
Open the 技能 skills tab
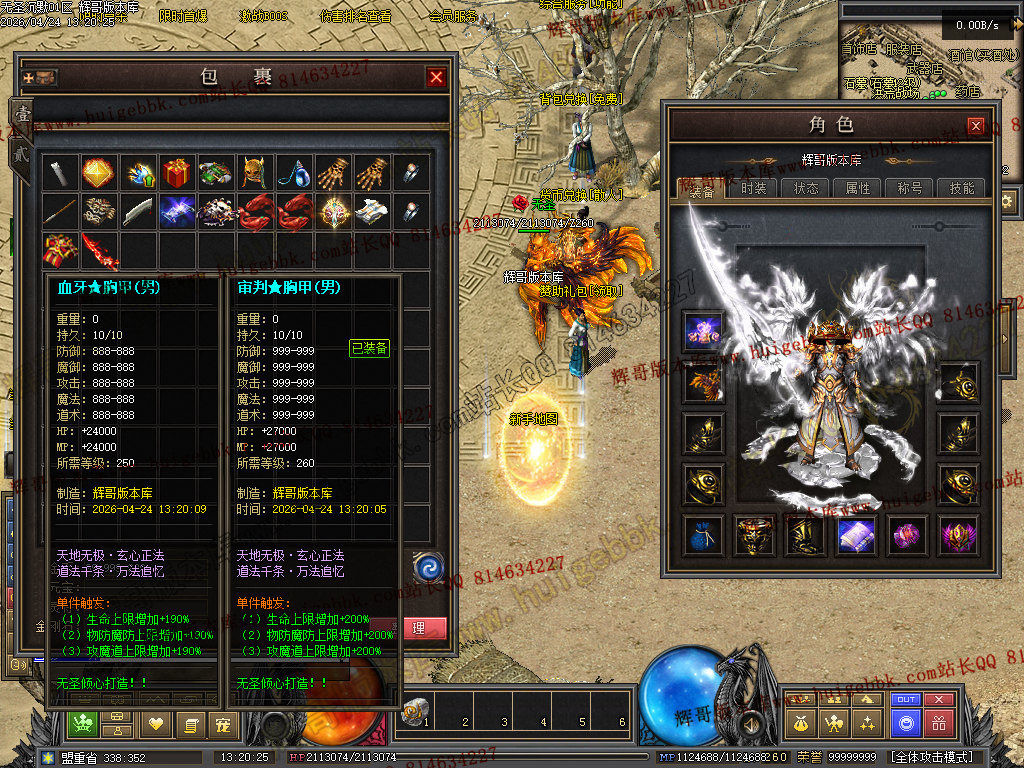click(x=962, y=188)
